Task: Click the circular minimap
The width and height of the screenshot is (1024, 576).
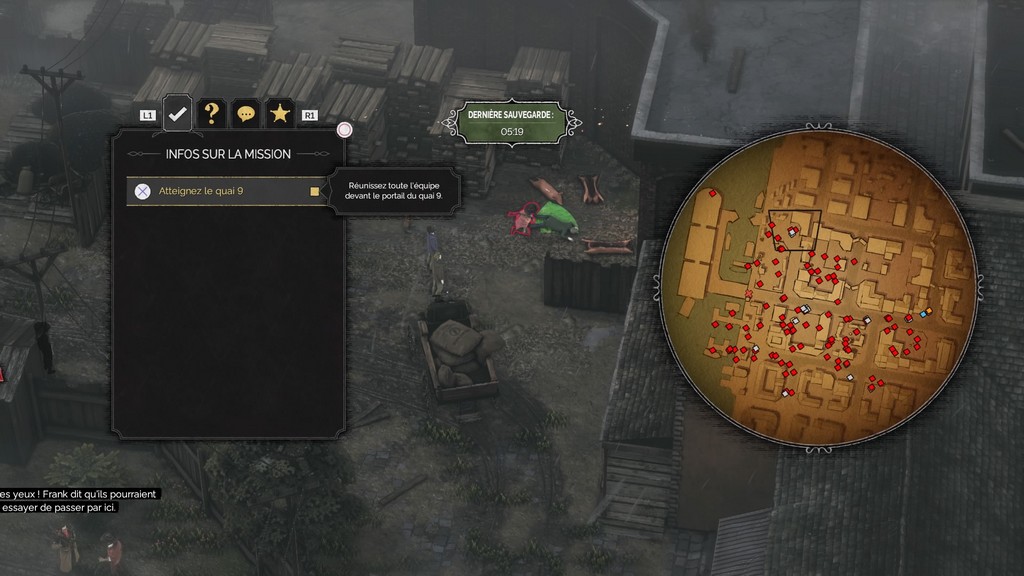Action: click(817, 288)
